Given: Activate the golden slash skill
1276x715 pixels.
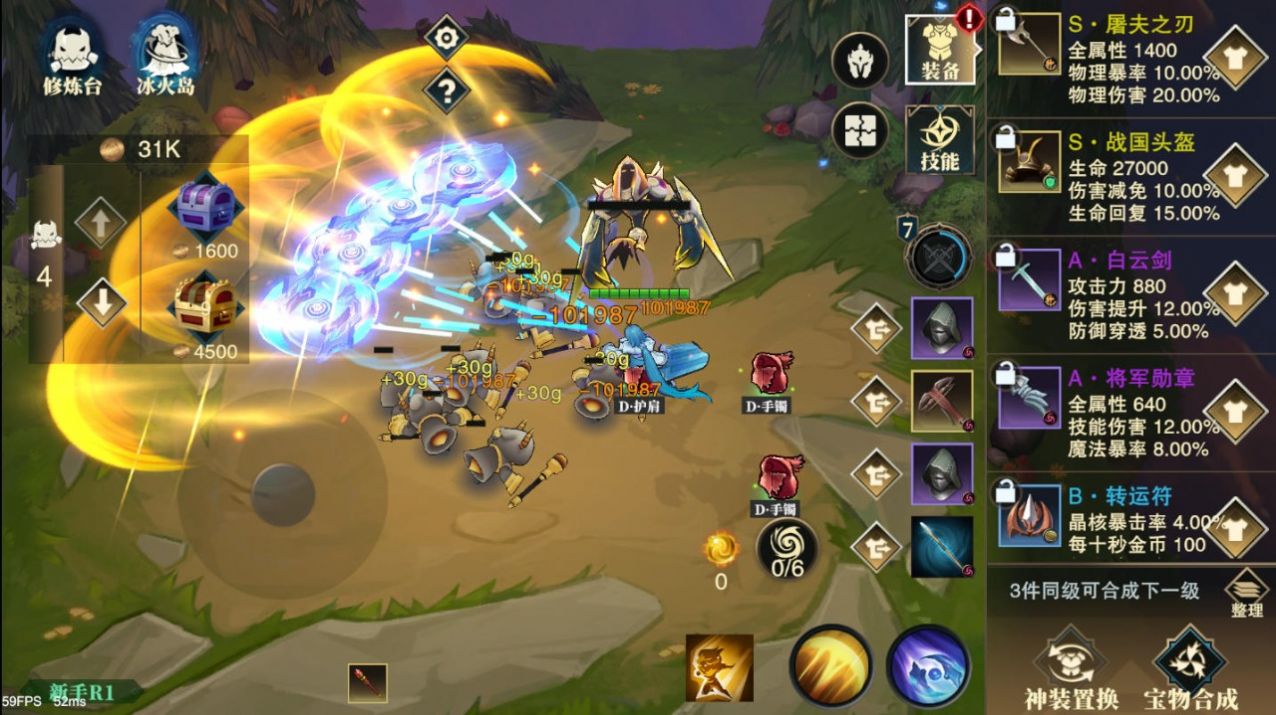Looking at the screenshot, I should click(x=830, y=665).
